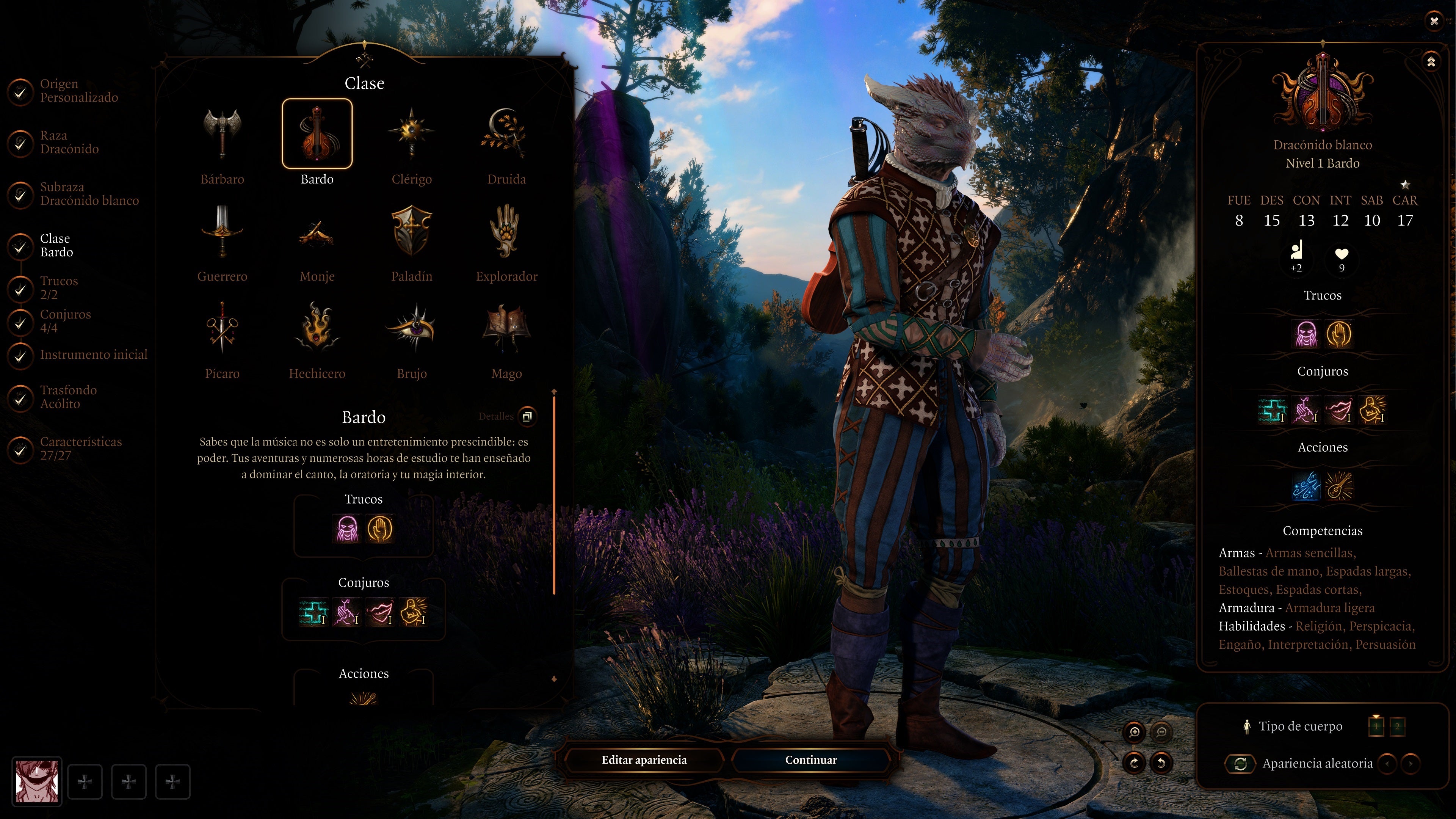The height and width of the screenshot is (819, 1456).
Task: Switch Tipo de cuerpo to option 2
Action: 1397,728
